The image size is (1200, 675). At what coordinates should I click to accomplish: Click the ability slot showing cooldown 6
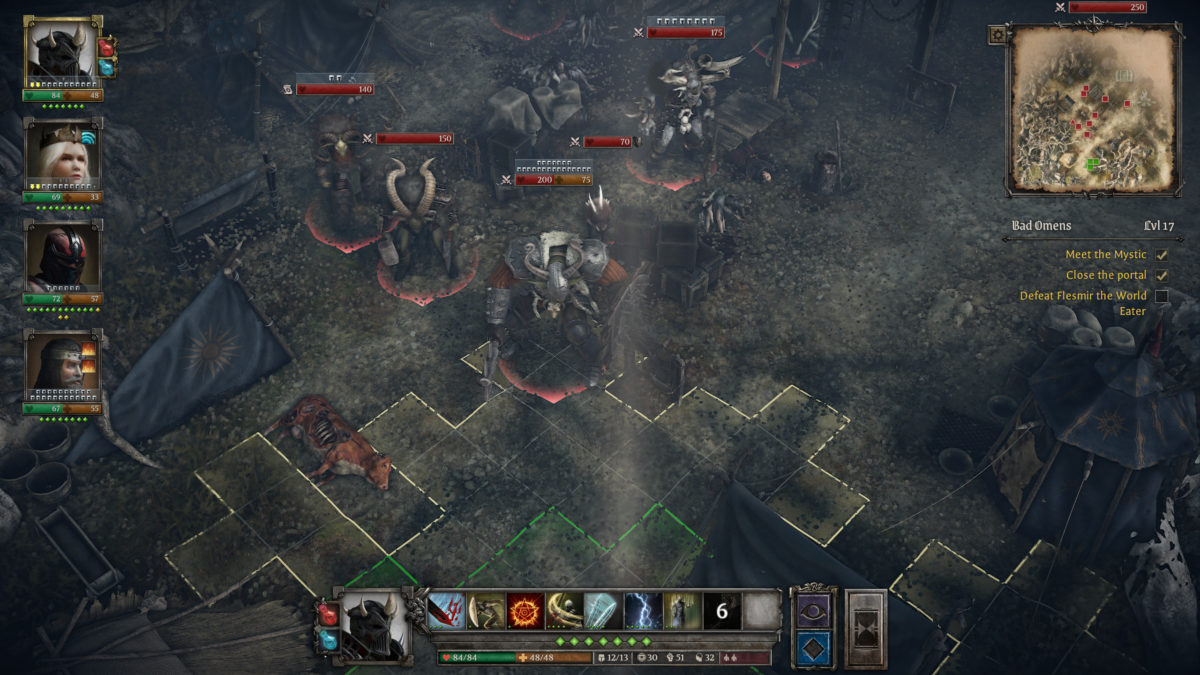point(721,611)
